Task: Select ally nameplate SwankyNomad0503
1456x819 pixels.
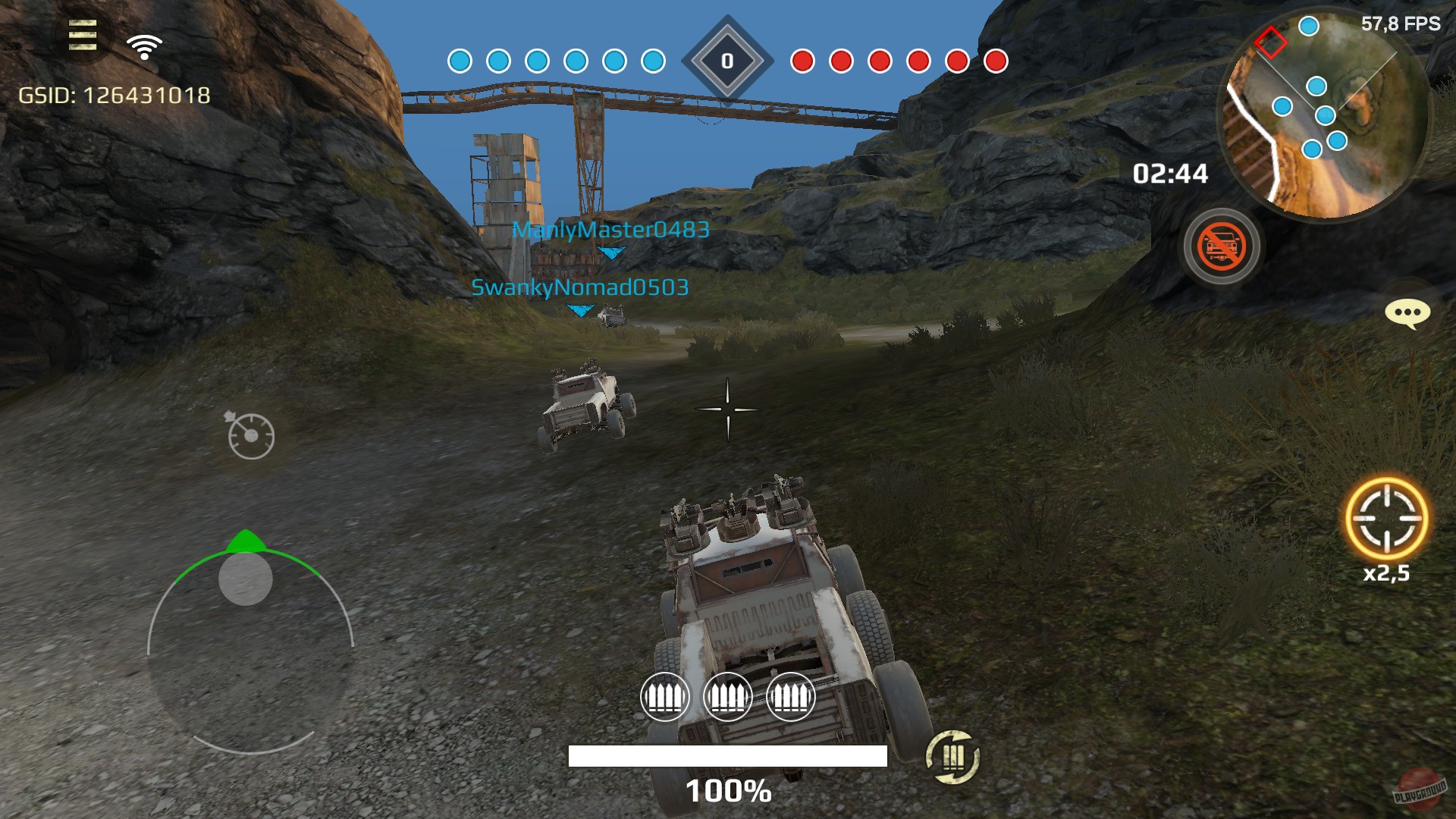Action: 581,286
